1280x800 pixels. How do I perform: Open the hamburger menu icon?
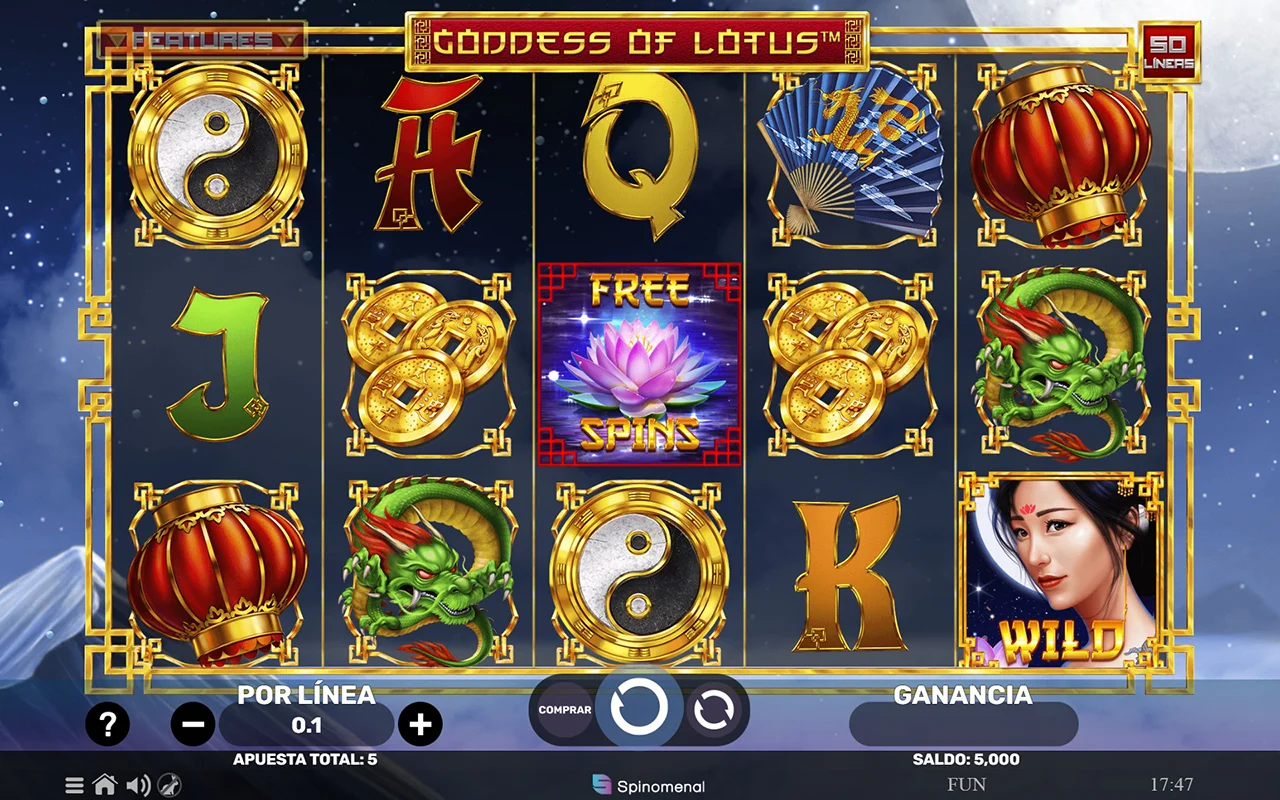click(x=75, y=785)
